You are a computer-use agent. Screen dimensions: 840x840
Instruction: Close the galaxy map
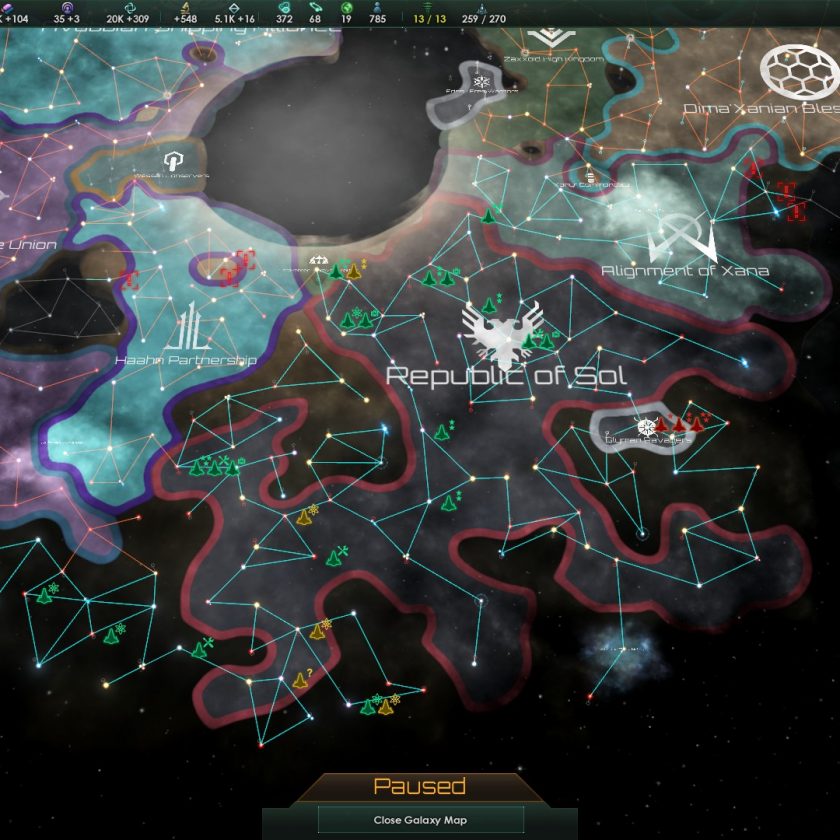tap(420, 820)
